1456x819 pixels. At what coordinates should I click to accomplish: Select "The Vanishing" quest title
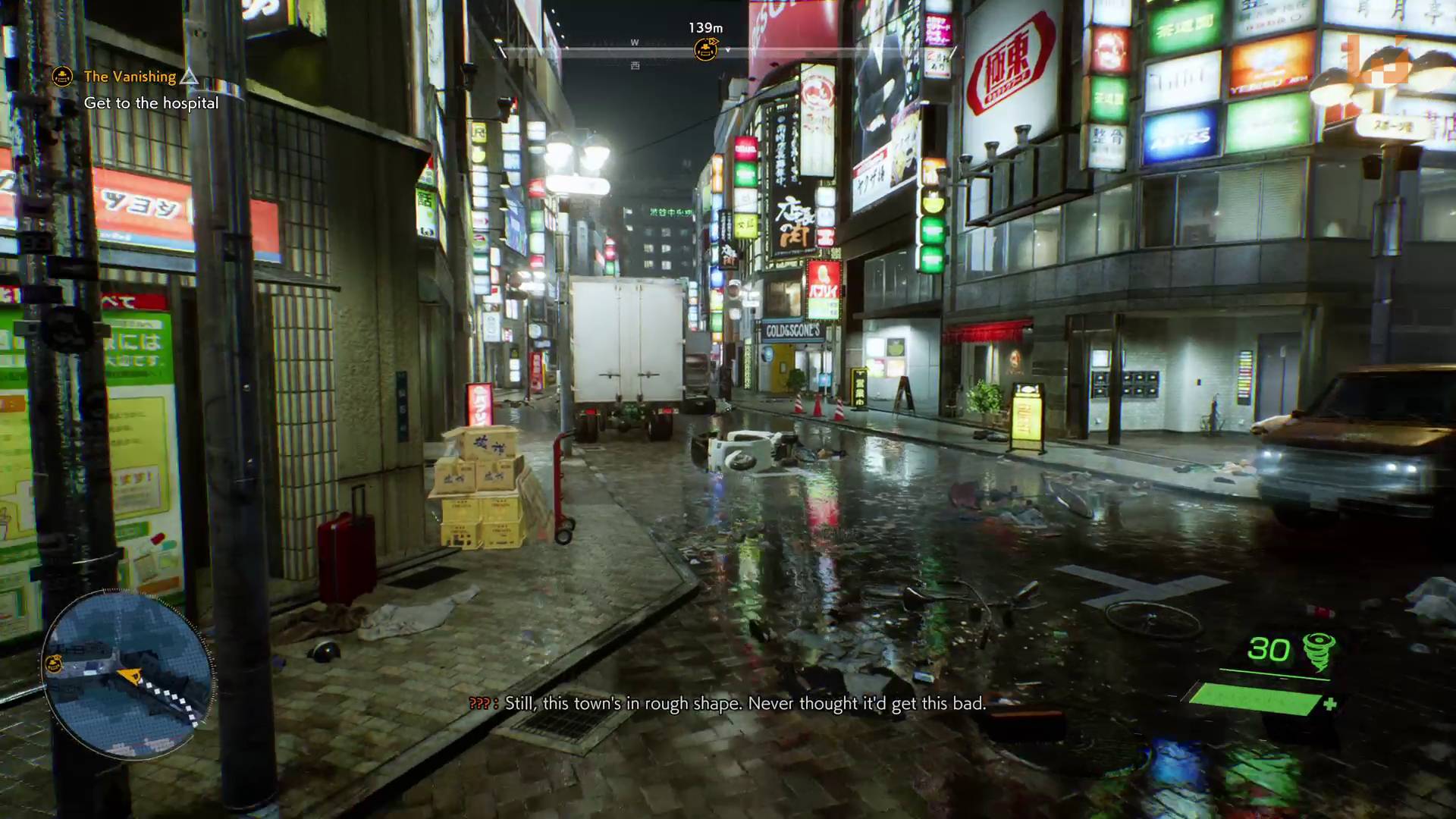129,76
